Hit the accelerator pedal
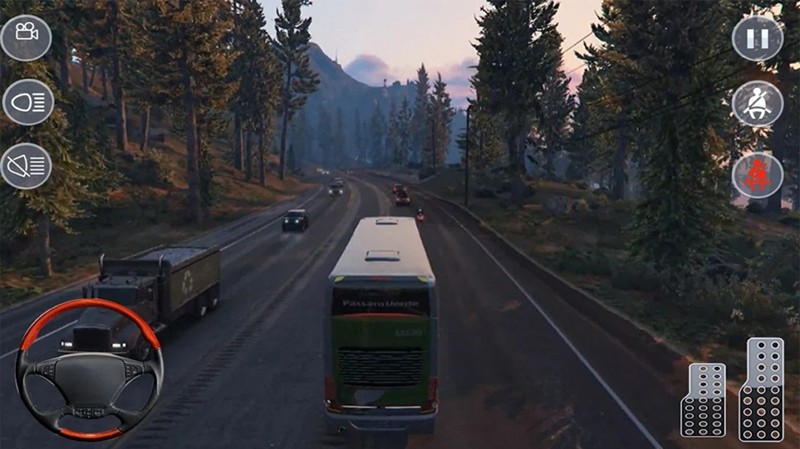The width and height of the screenshot is (800, 449). pos(761,388)
